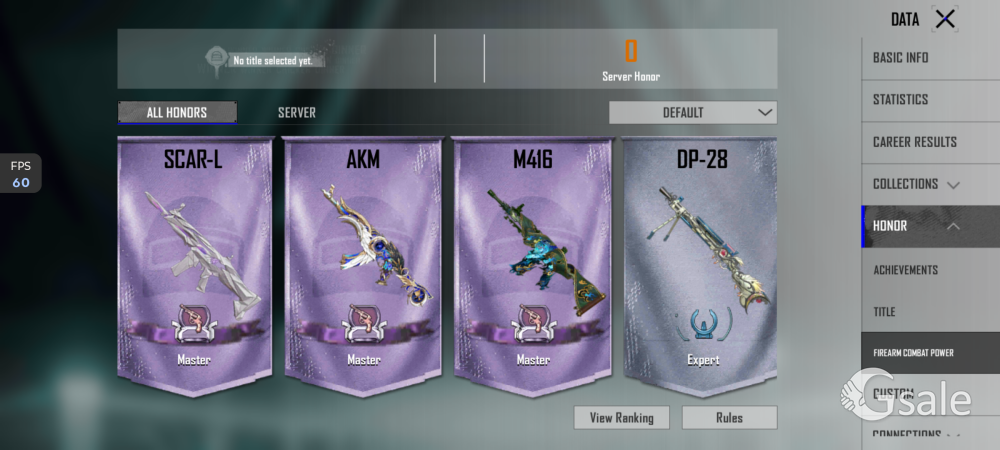
Task: Switch to the Server tab
Action: click(x=297, y=112)
